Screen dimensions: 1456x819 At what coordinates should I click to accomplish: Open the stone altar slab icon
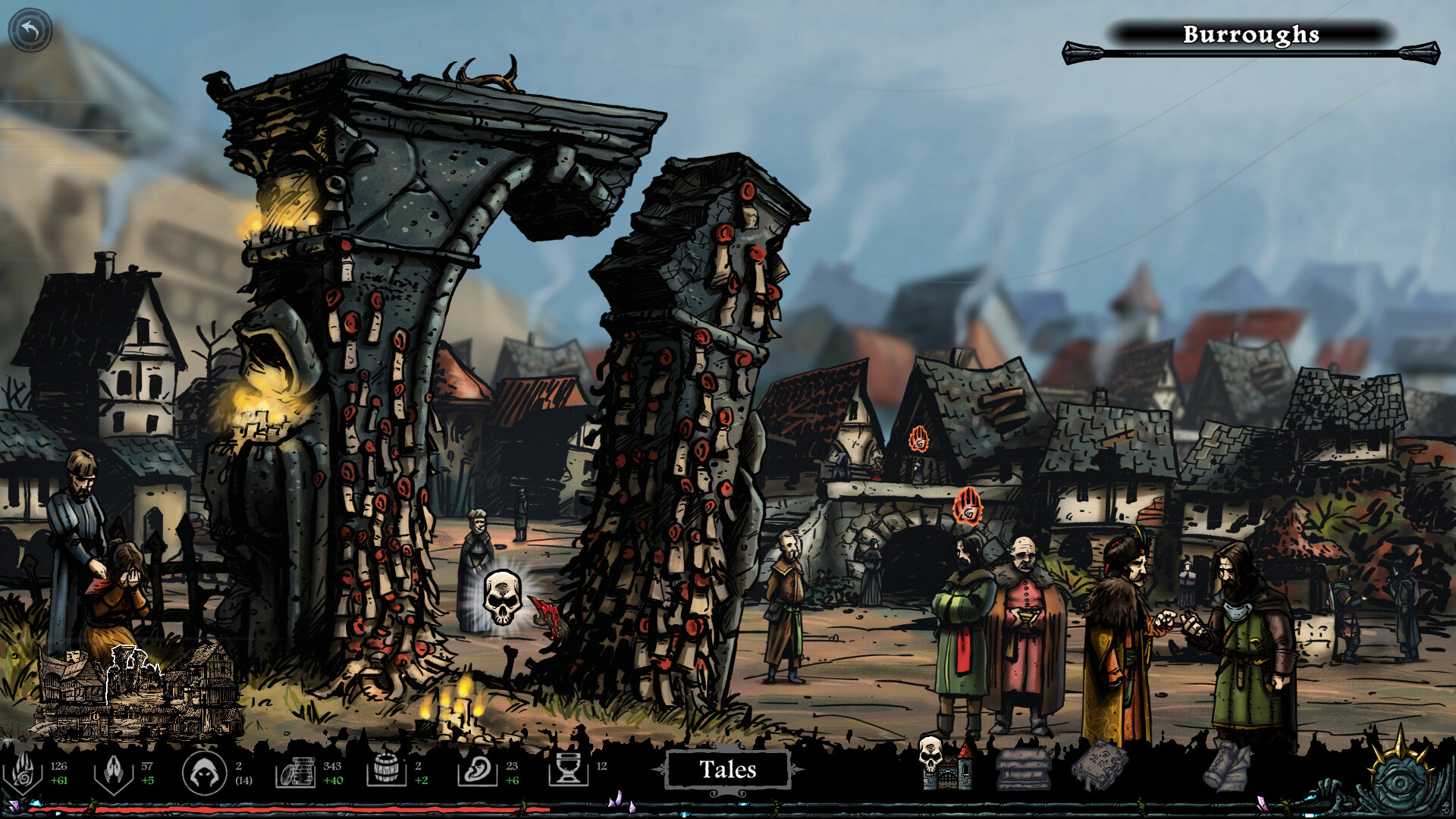1023,767
